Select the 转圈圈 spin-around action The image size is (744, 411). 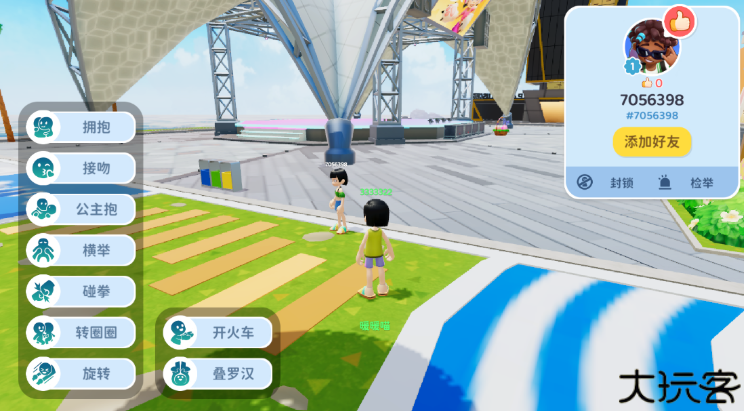[x=81, y=332]
